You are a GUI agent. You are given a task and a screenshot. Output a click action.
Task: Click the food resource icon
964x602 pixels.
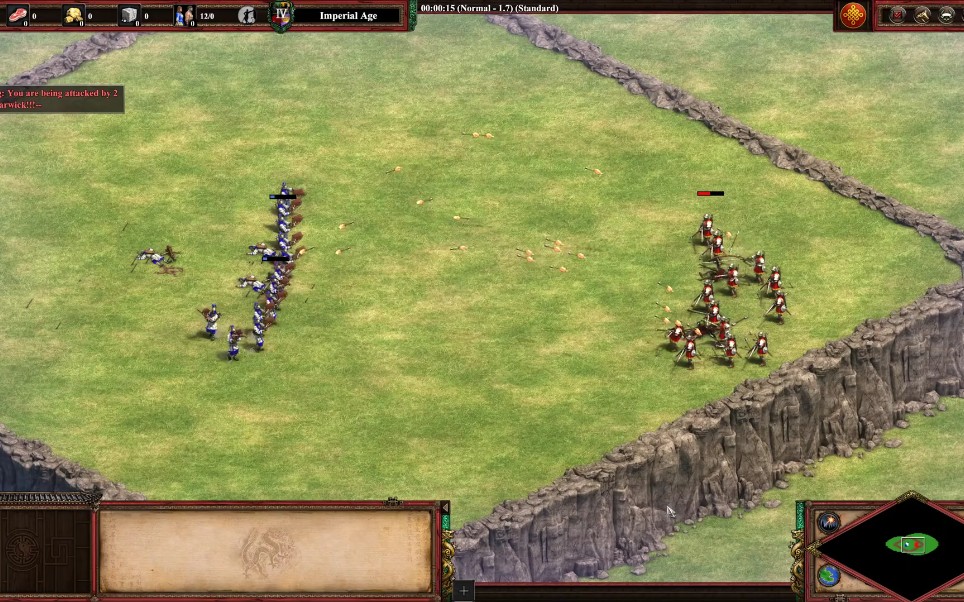(17, 15)
